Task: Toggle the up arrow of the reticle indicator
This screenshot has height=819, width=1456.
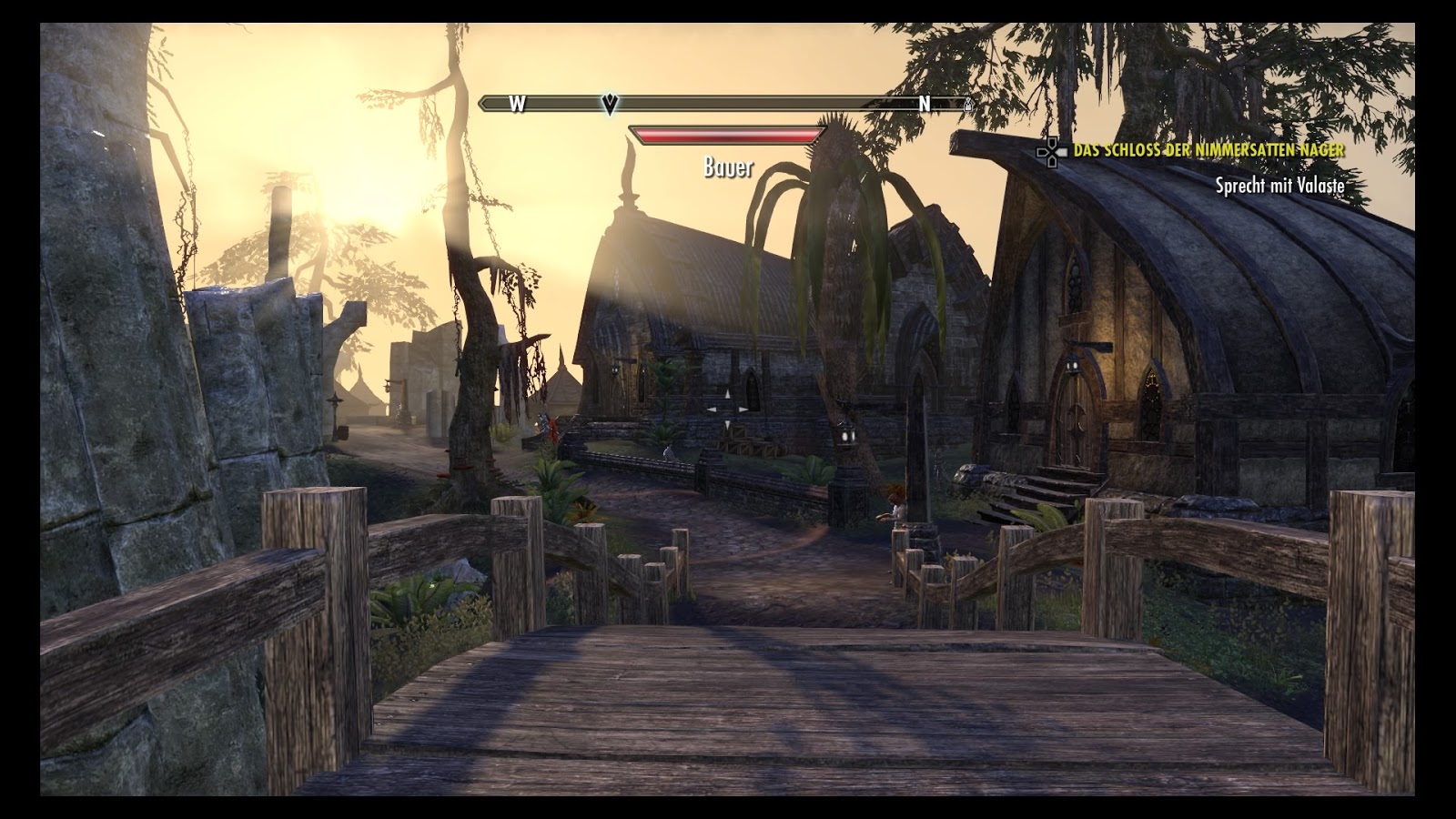Action: (728, 392)
